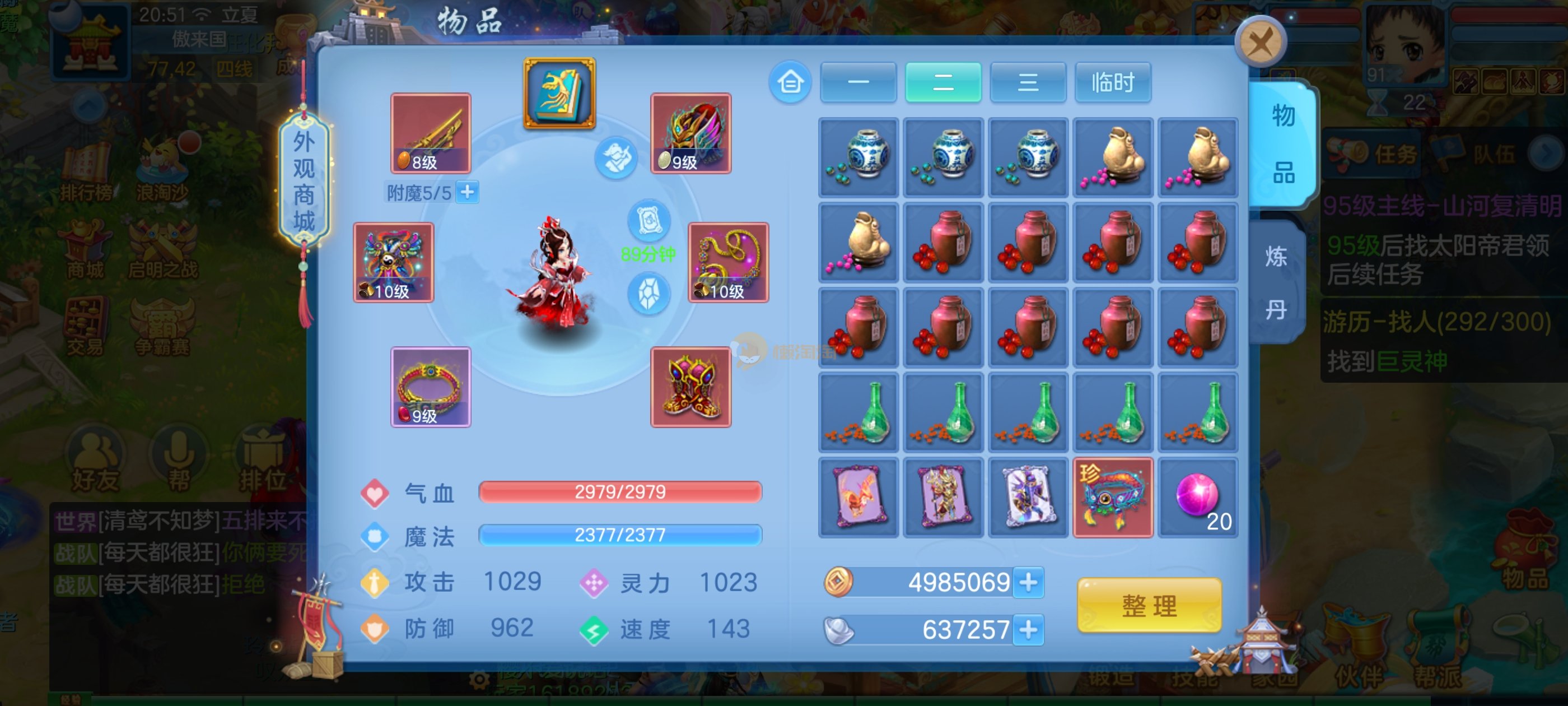Image resolution: width=1568 pixels, height=706 pixels.
Task: Select the equipped 9级 helmet slot
Action: click(x=690, y=133)
